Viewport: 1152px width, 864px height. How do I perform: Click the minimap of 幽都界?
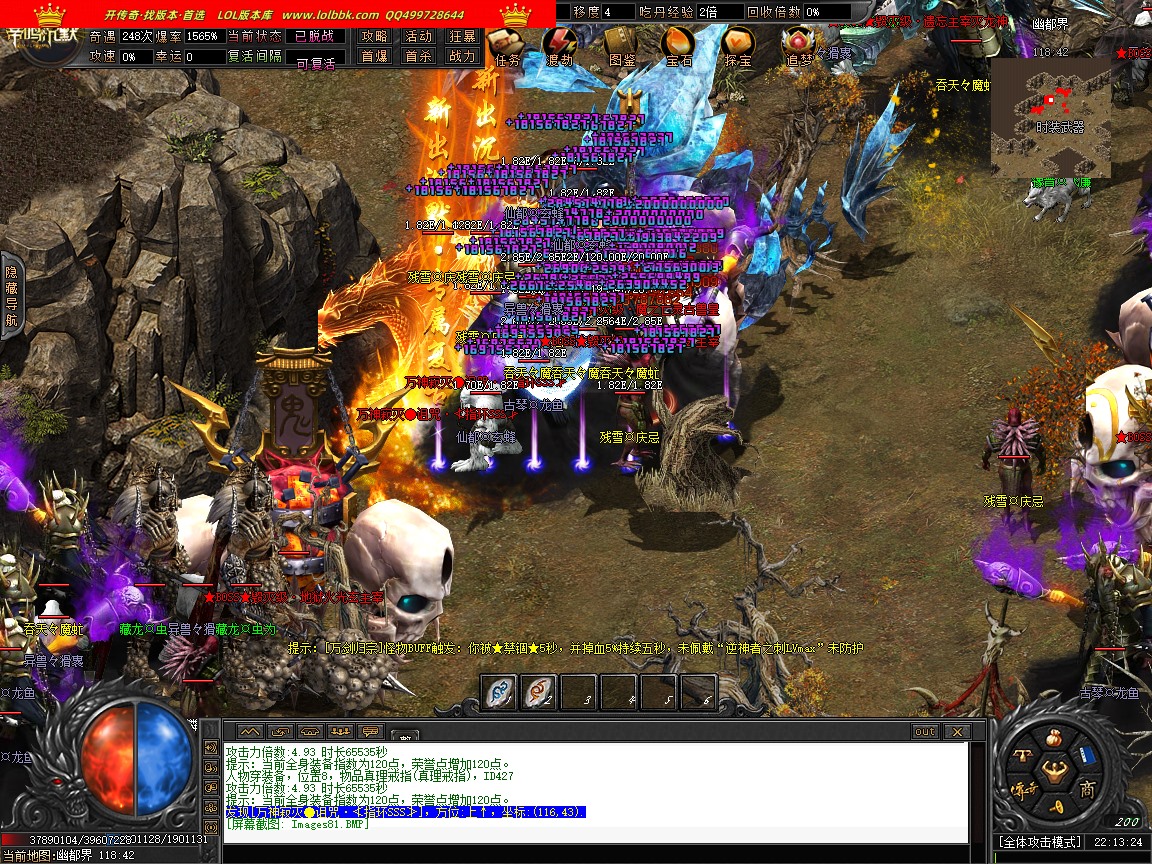[x=1050, y=117]
